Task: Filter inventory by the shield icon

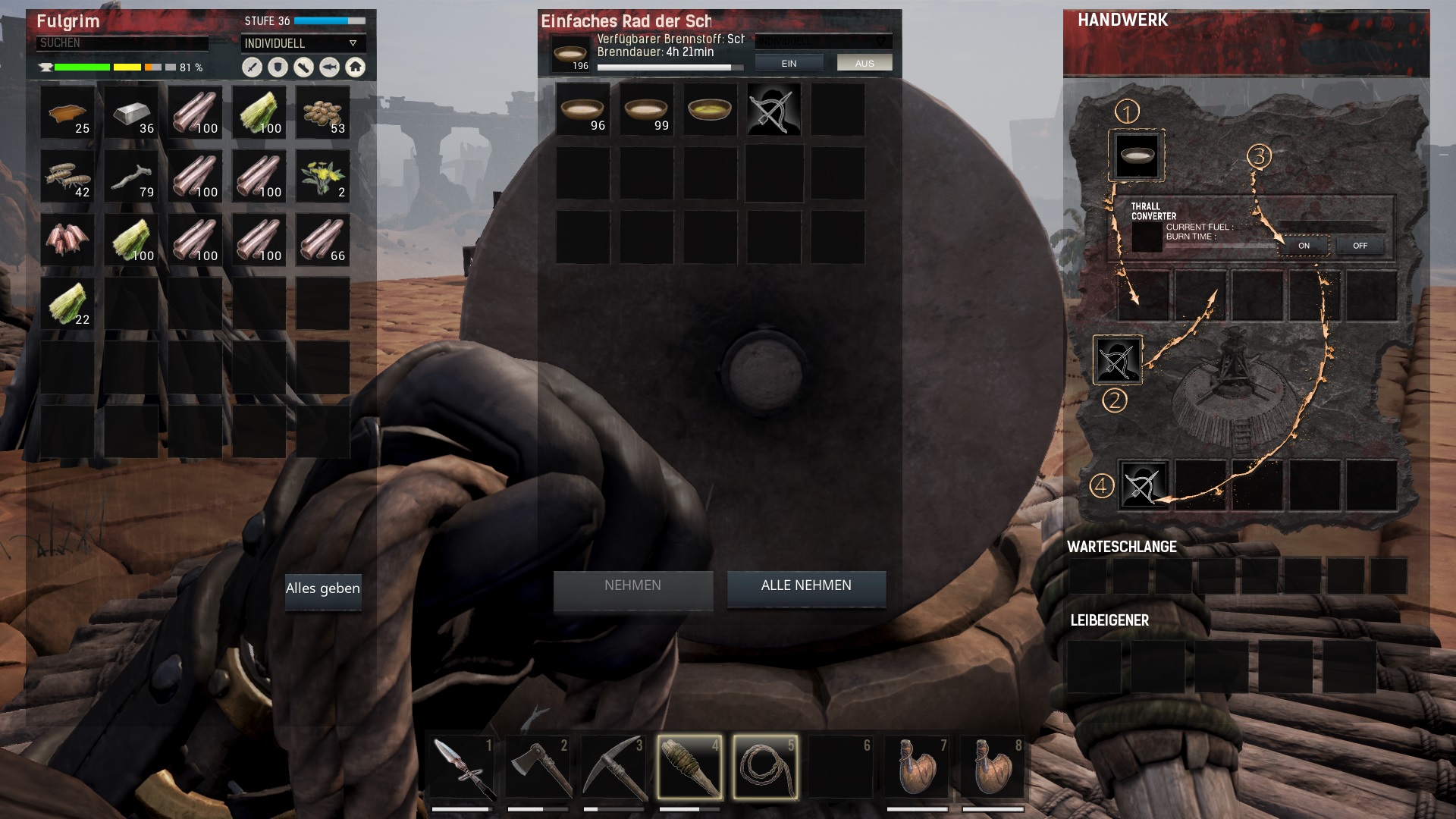Action: (278, 67)
